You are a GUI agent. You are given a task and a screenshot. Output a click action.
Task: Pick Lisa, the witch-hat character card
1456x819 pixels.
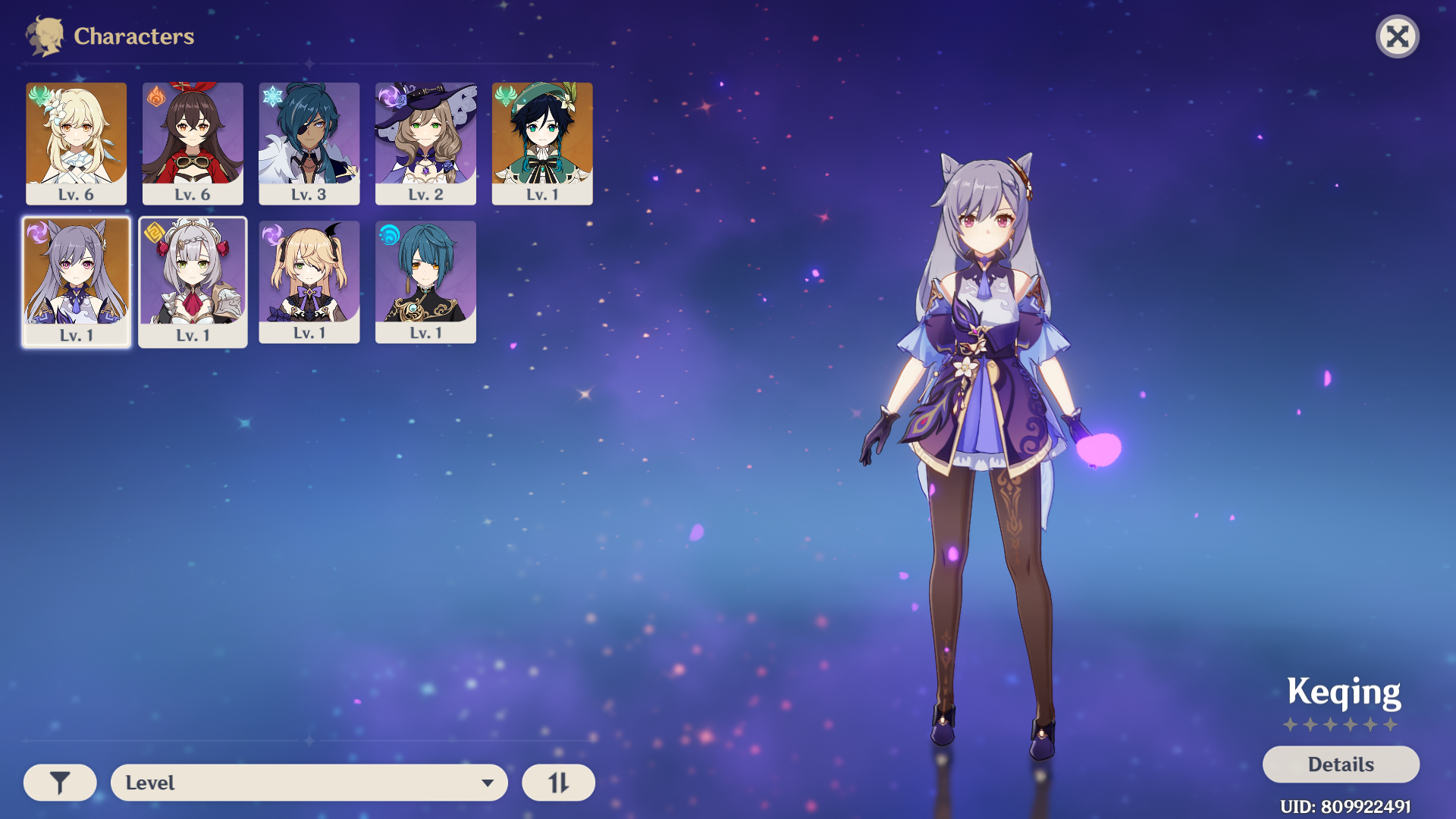tap(425, 143)
